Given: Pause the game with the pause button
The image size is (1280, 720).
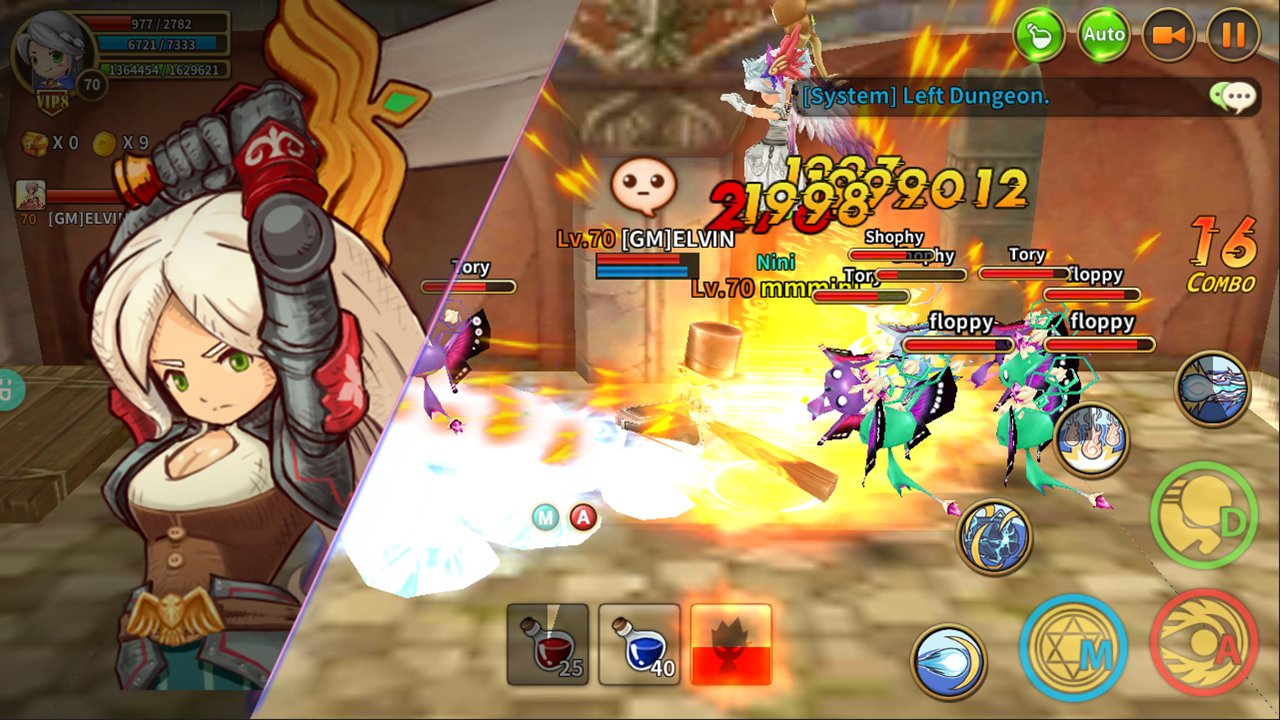Looking at the screenshot, I should 1233,35.
